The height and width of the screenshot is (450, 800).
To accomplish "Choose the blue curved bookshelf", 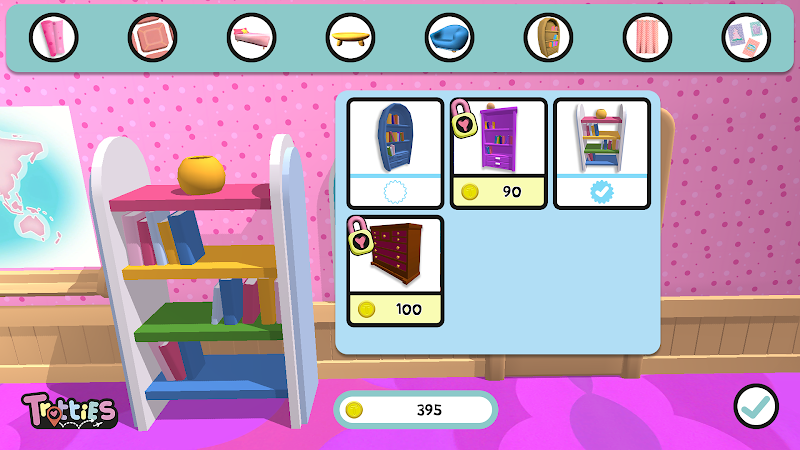I will [x=396, y=152].
